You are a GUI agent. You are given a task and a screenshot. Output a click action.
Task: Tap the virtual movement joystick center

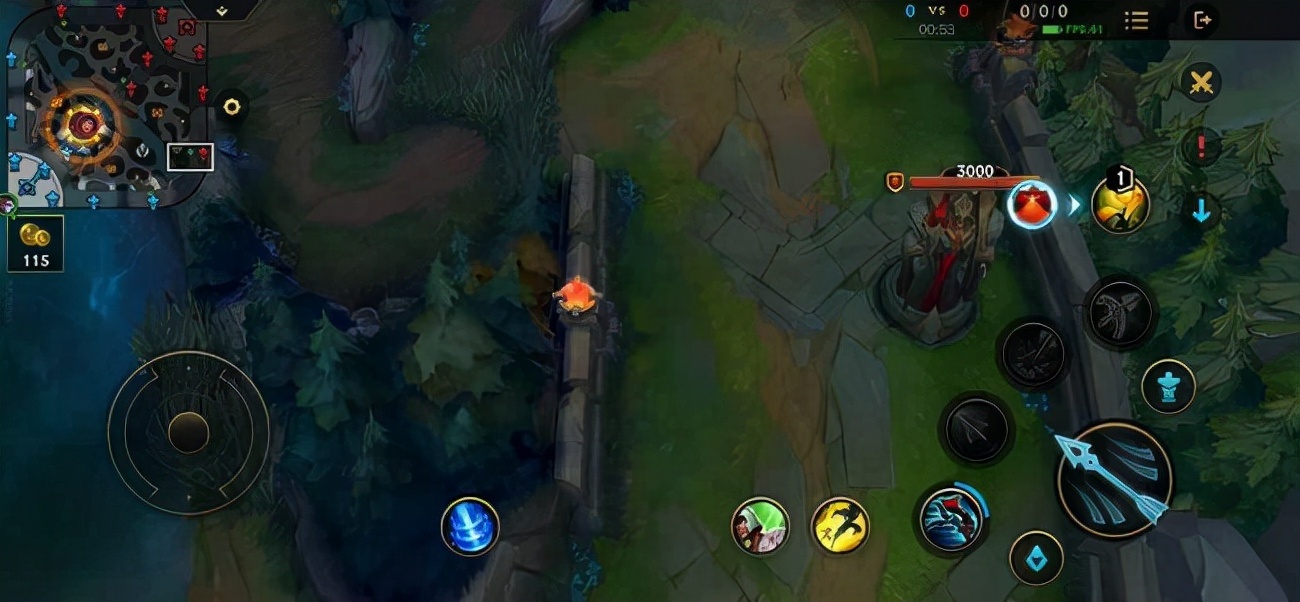click(x=188, y=432)
